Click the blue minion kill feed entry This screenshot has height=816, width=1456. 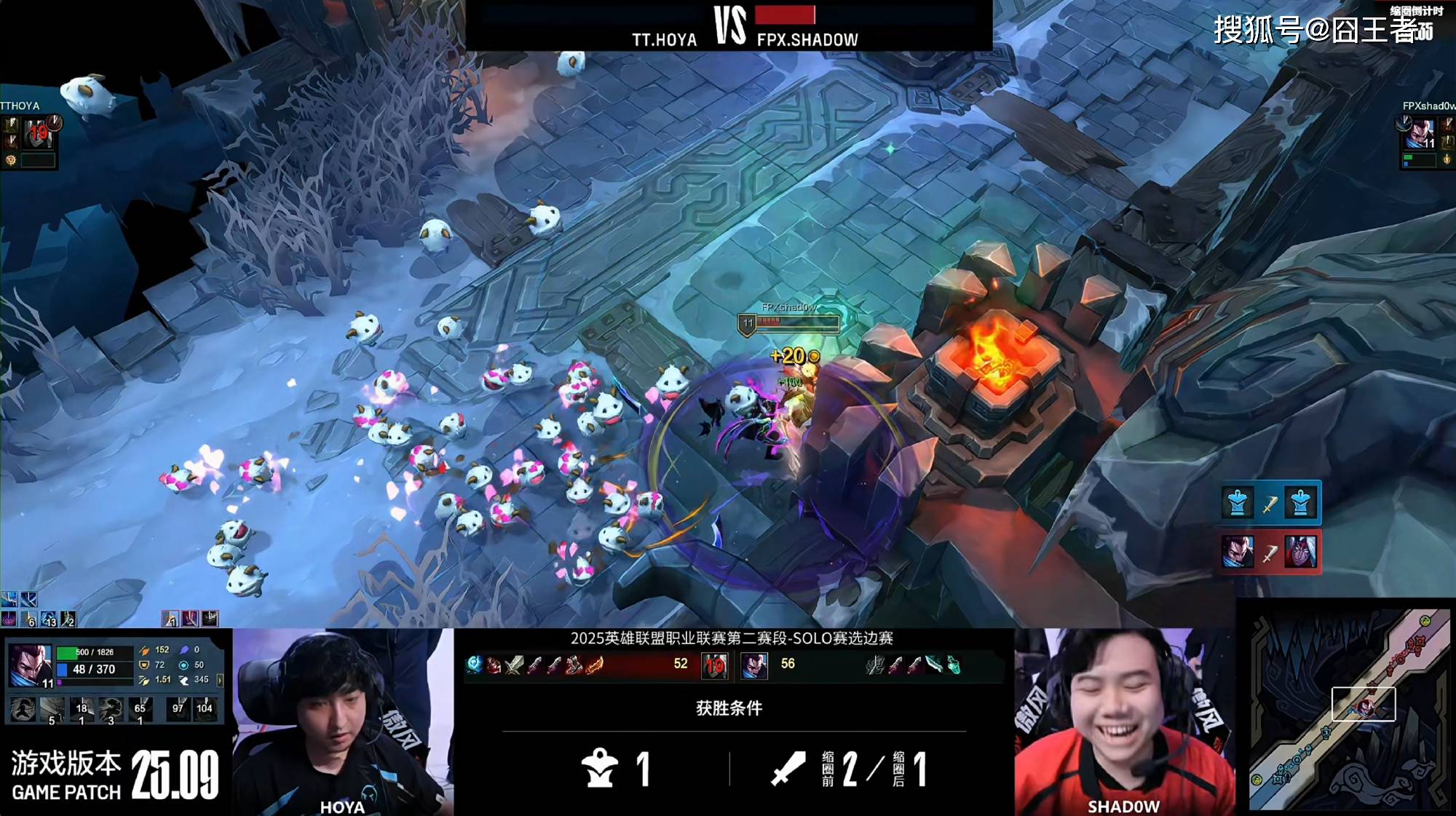1270,503
